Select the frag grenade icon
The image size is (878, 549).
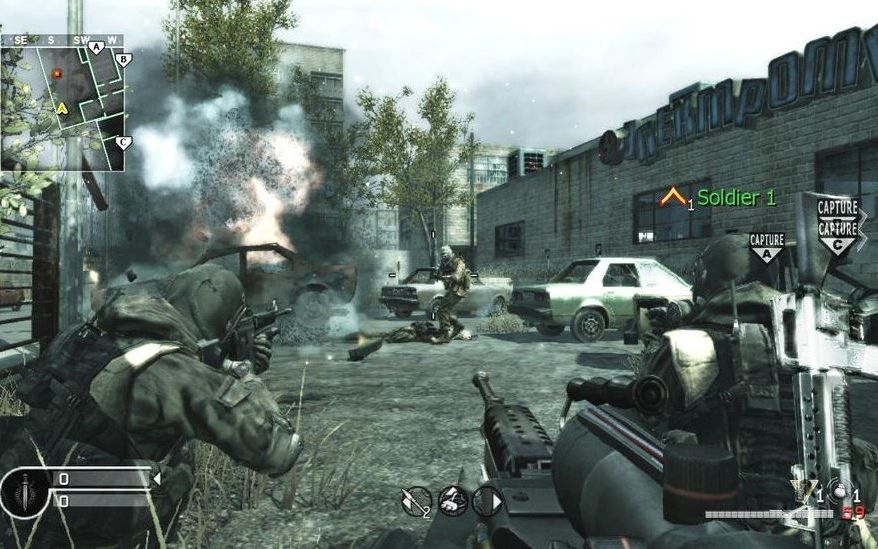[841, 491]
